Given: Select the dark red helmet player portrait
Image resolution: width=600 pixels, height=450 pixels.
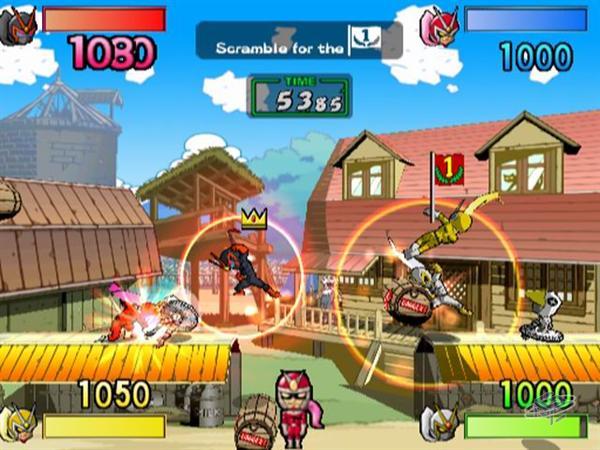Looking at the screenshot, I should pos(20,24).
